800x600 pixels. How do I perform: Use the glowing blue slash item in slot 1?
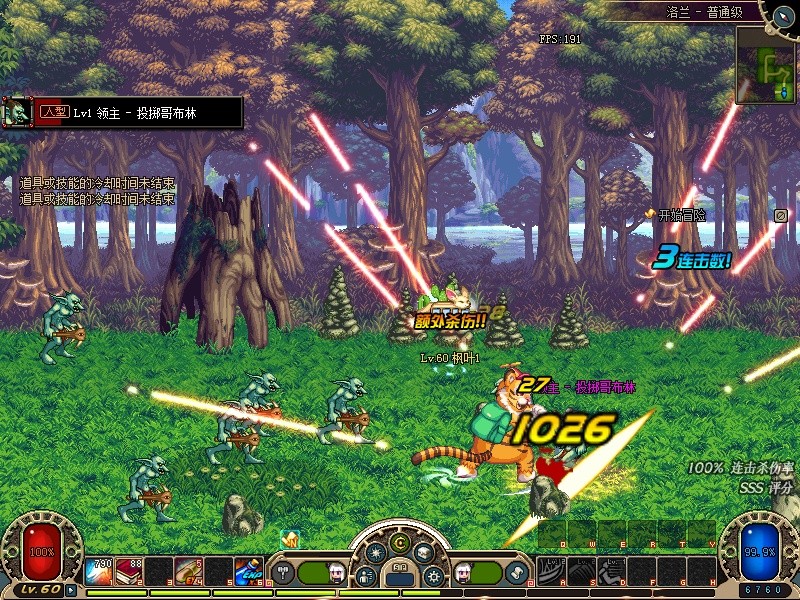pyautogui.click(x=98, y=571)
